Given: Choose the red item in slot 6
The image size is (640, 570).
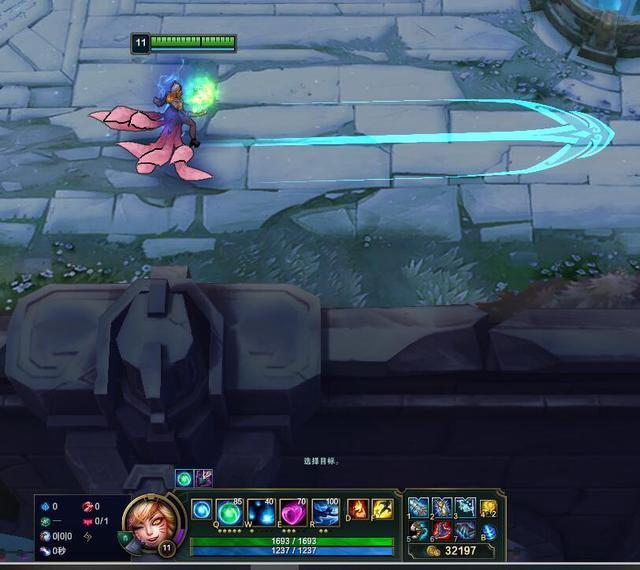Looking at the screenshot, I should pyautogui.click(x=442, y=531).
